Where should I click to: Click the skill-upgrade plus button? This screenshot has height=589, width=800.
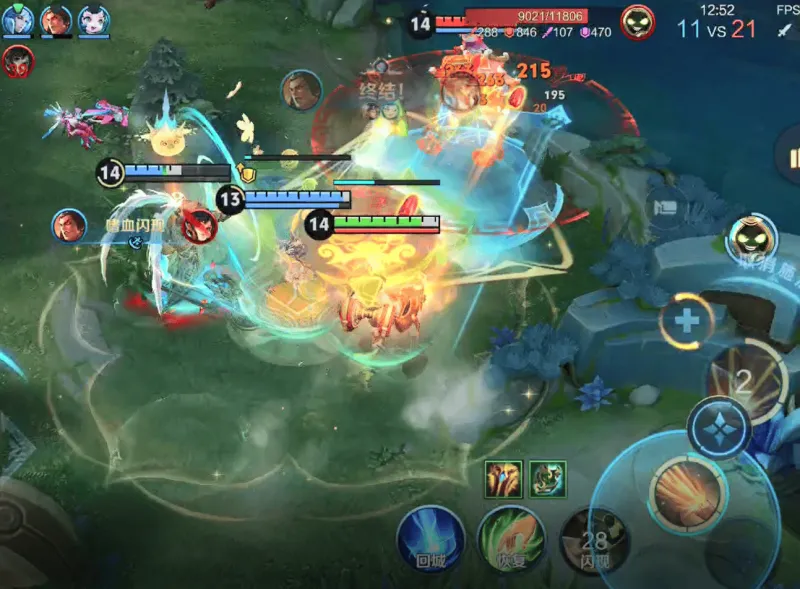[x=687, y=321]
